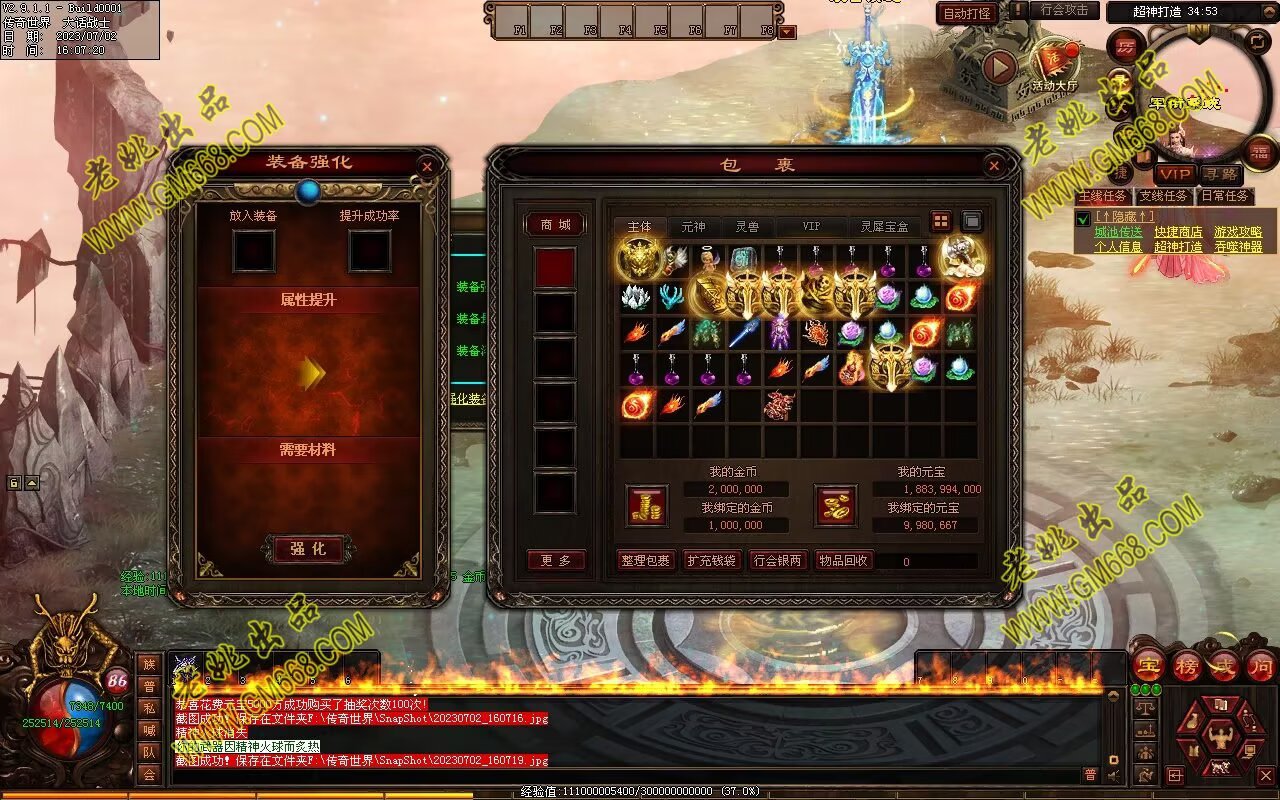The width and height of the screenshot is (1280, 800).
Task: Show the 日常任务 daily quests tab
Action: pyautogui.click(x=1225, y=196)
